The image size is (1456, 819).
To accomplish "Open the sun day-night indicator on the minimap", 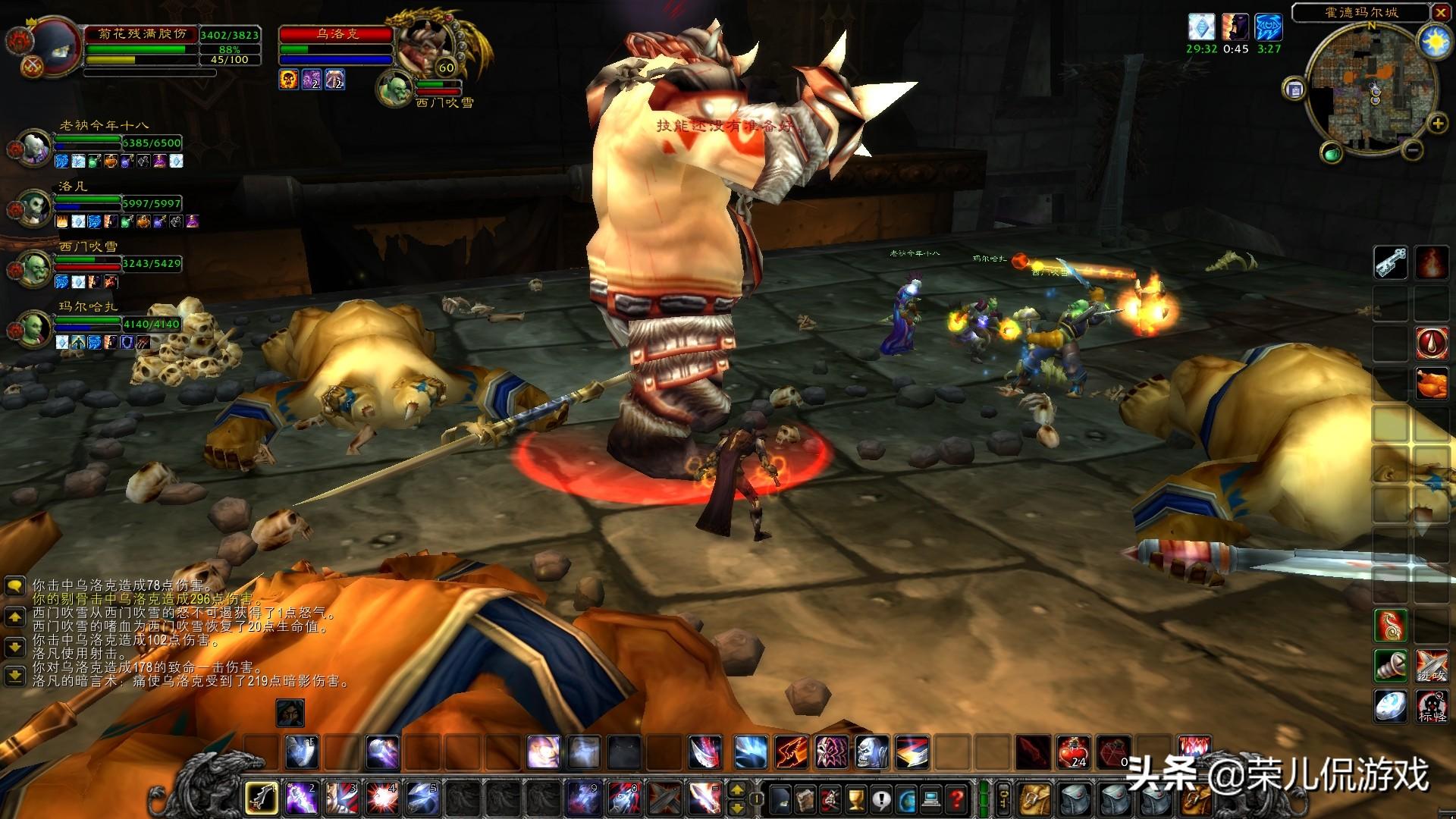I will [x=1434, y=42].
